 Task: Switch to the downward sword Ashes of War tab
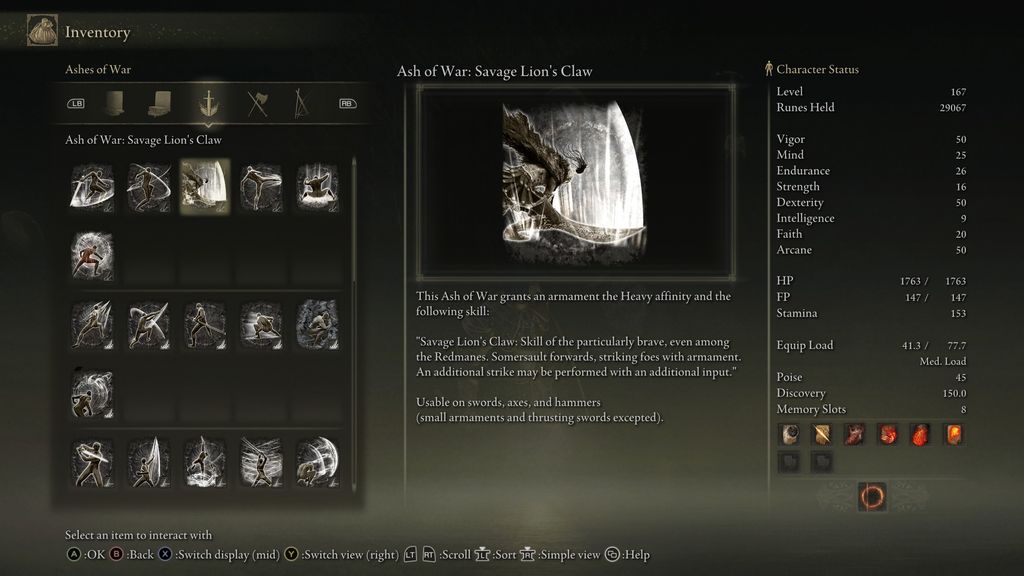pyautogui.click(x=209, y=103)
